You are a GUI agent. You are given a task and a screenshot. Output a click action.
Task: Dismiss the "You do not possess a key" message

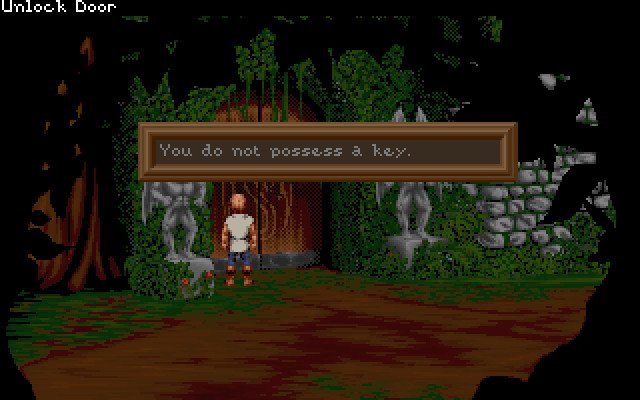(327, 151)
